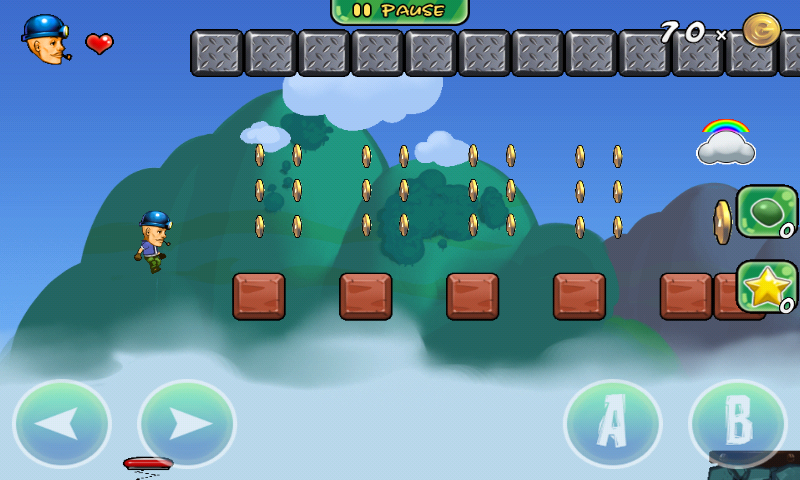800x480 pixels.
Task: Pause the game with the PAUSE button
Action: click(400, 11)
